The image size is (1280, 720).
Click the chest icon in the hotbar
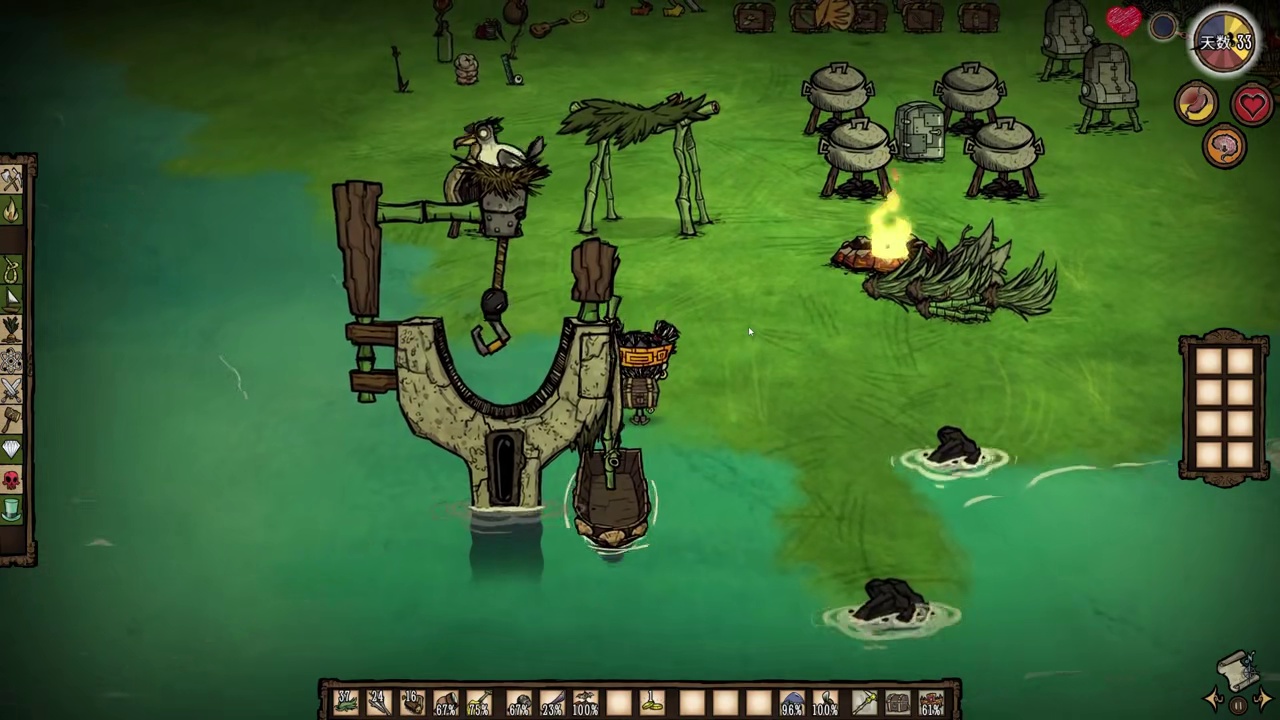(897, 703)
